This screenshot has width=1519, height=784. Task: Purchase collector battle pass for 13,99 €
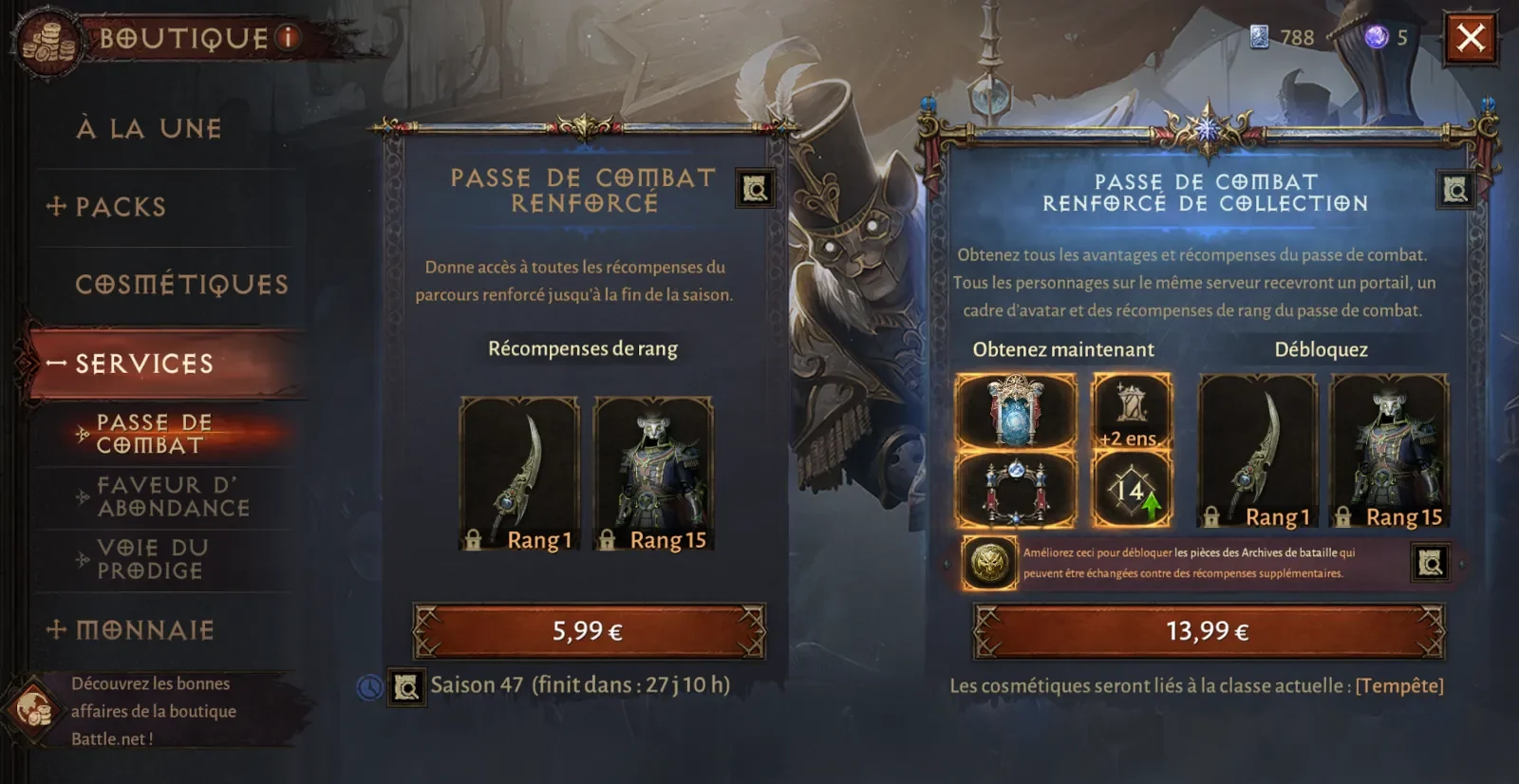pos(1208,631)
